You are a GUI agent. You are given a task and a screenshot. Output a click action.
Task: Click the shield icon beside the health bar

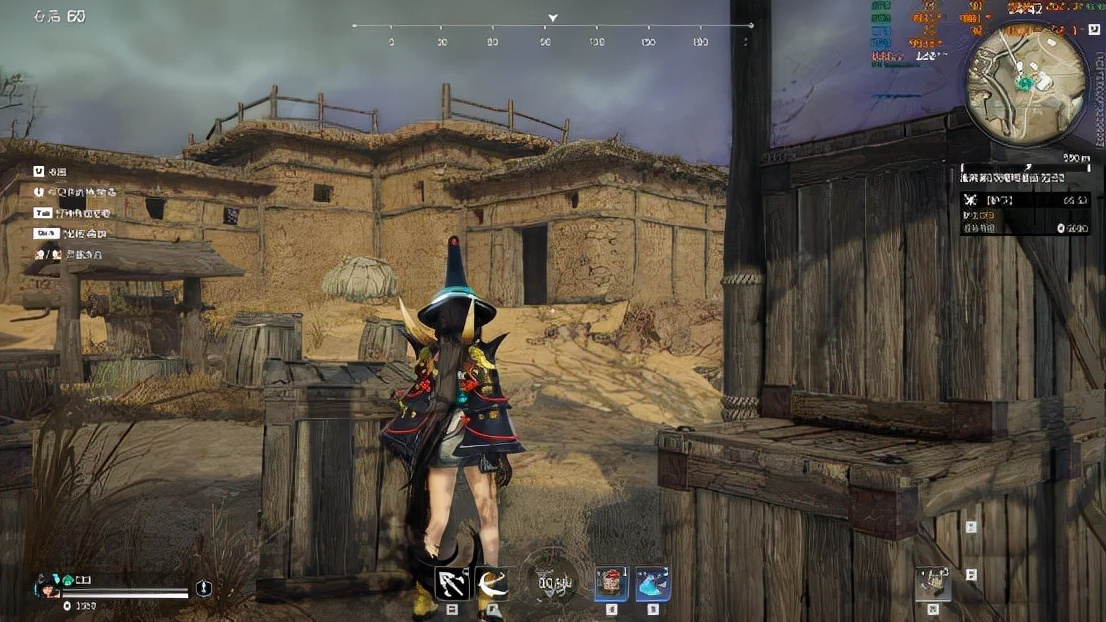(204, 589)
